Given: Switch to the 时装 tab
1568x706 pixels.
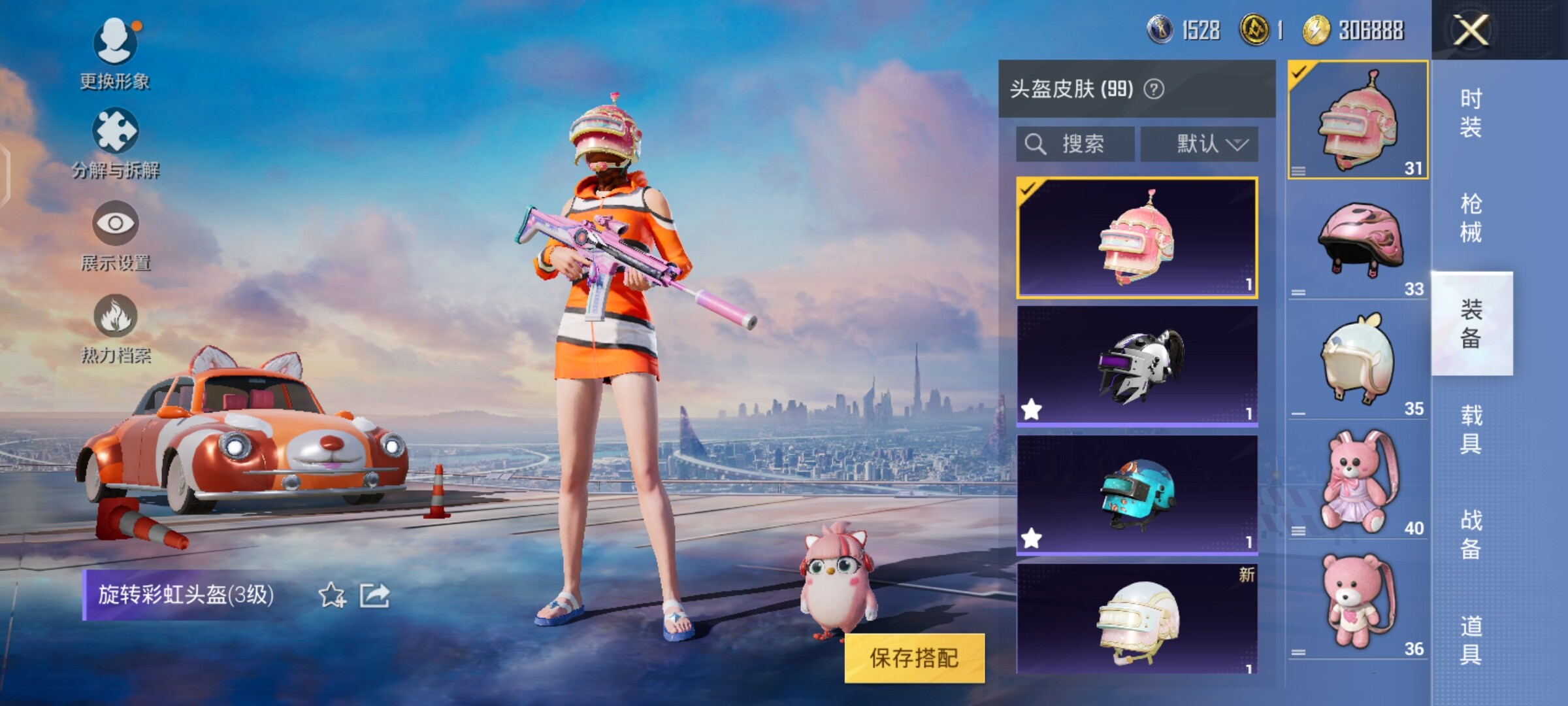Looking at the screenshot, I should (1471, 112).
